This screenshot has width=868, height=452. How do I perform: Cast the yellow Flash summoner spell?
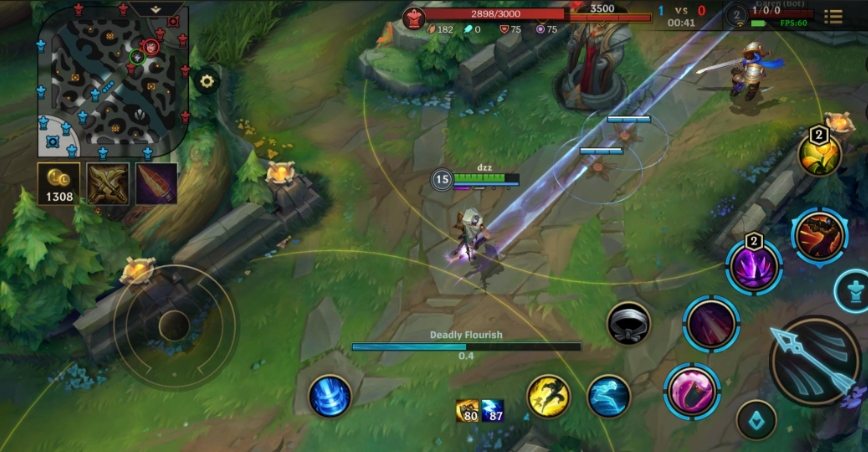[x=549, y=396]
